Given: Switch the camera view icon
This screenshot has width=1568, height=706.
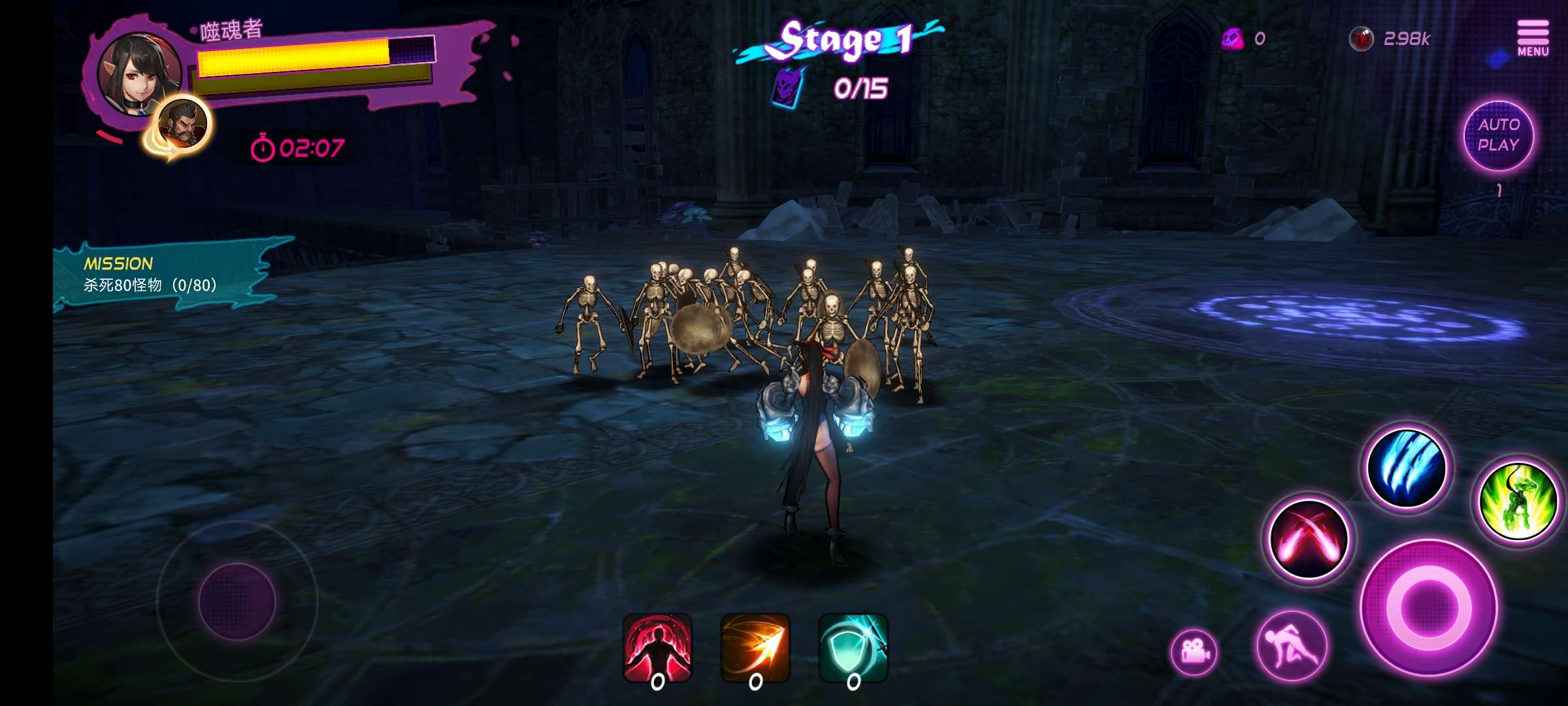Looking at the screenshot, I should (1194, 652).
